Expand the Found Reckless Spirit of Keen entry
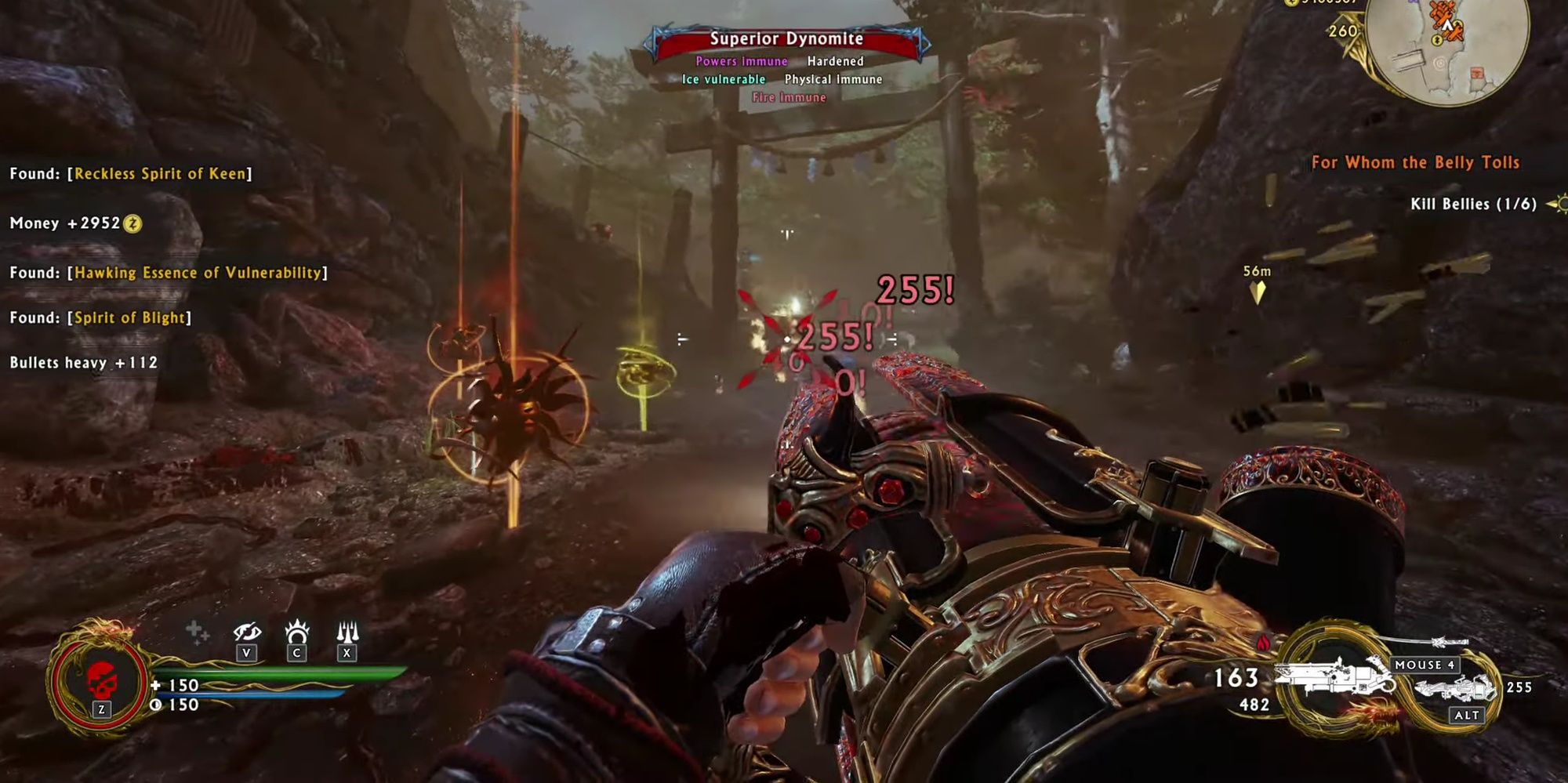This screenshot has height=783, width=1568. click(129, 174)
